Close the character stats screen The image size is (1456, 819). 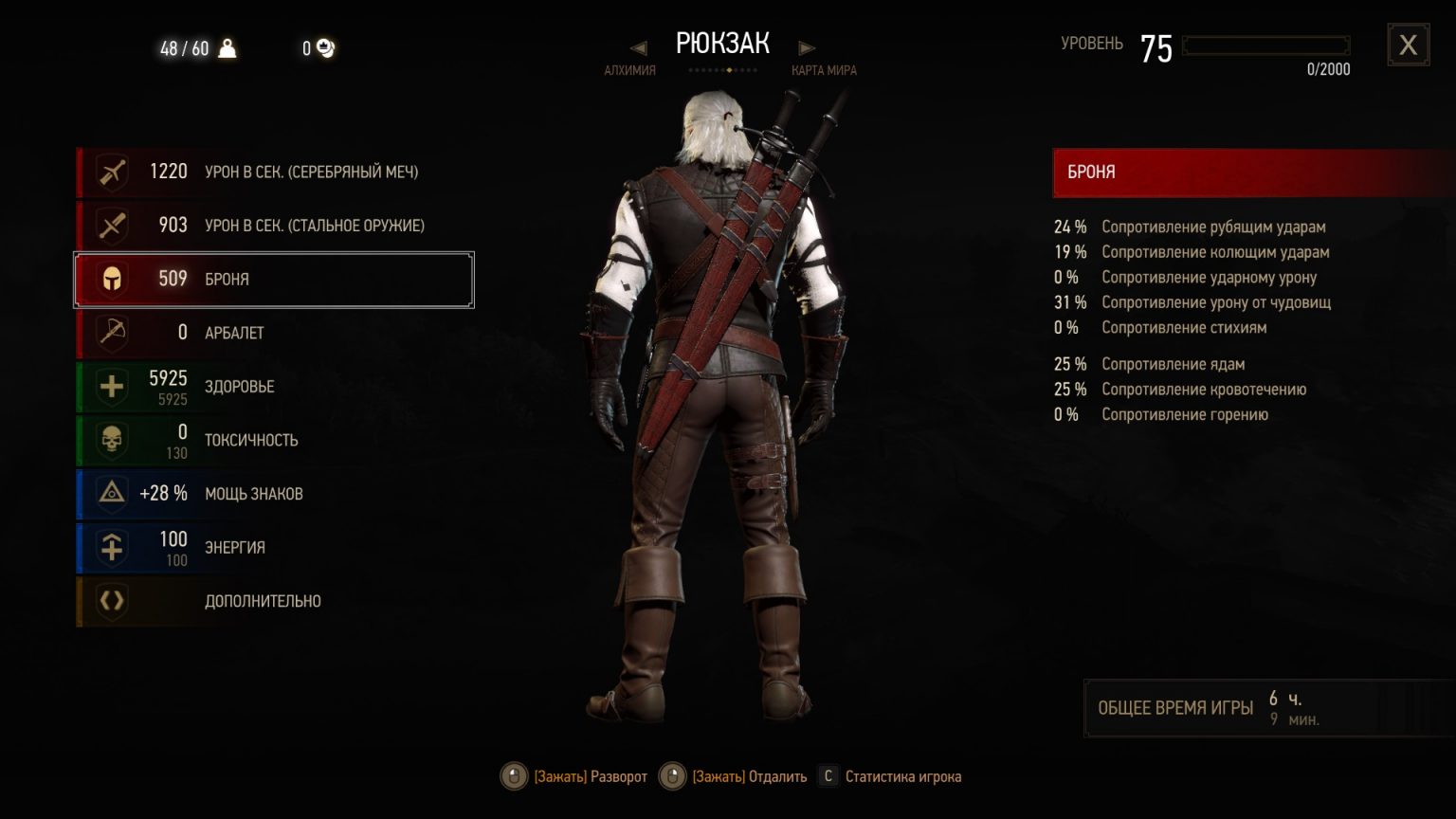click(x=1408, y=45)
